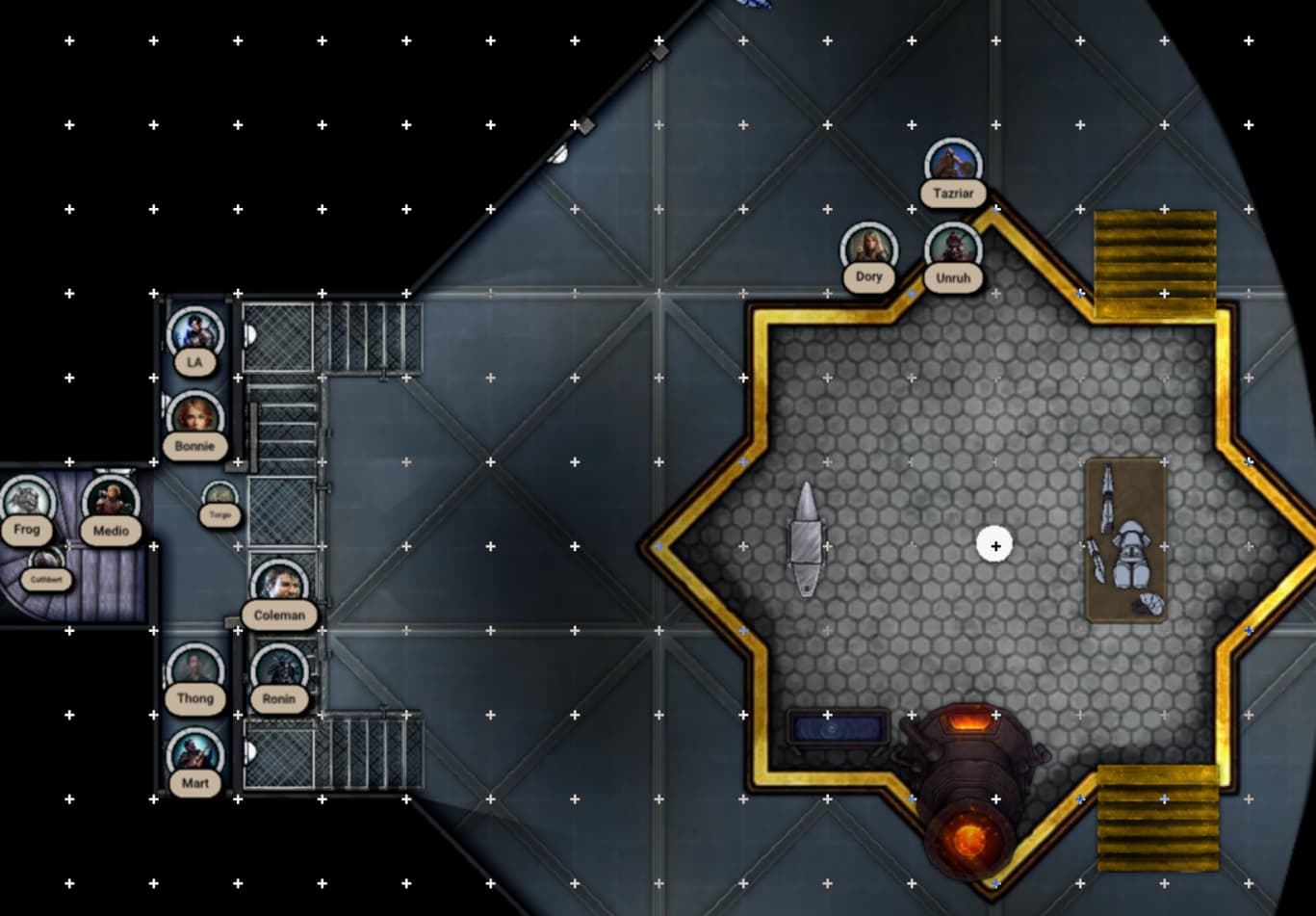Click Medio's character token
Screen dimensions: 1316x916
[x=111, y=502]
